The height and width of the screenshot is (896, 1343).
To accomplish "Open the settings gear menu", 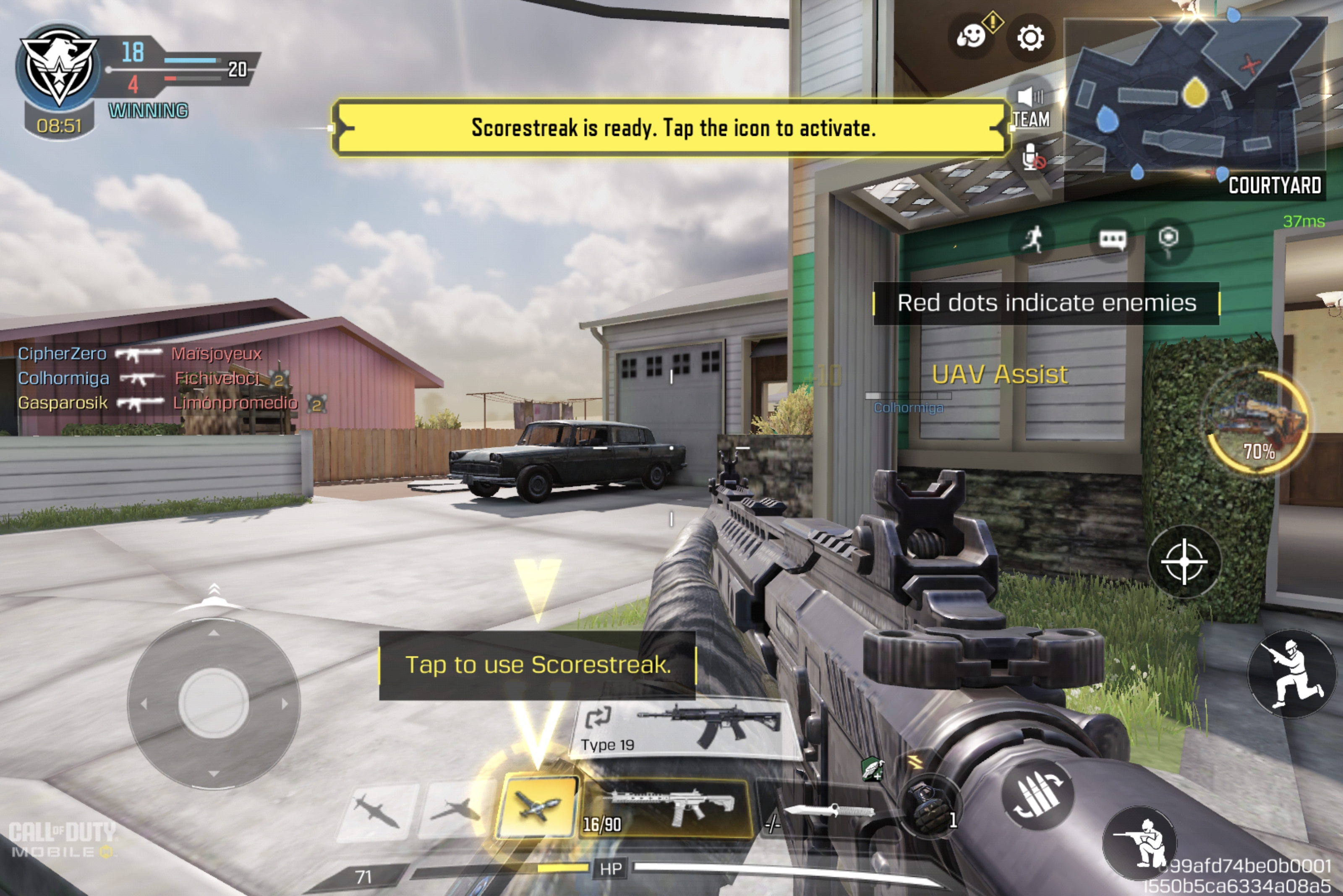I will point(1030,38).
